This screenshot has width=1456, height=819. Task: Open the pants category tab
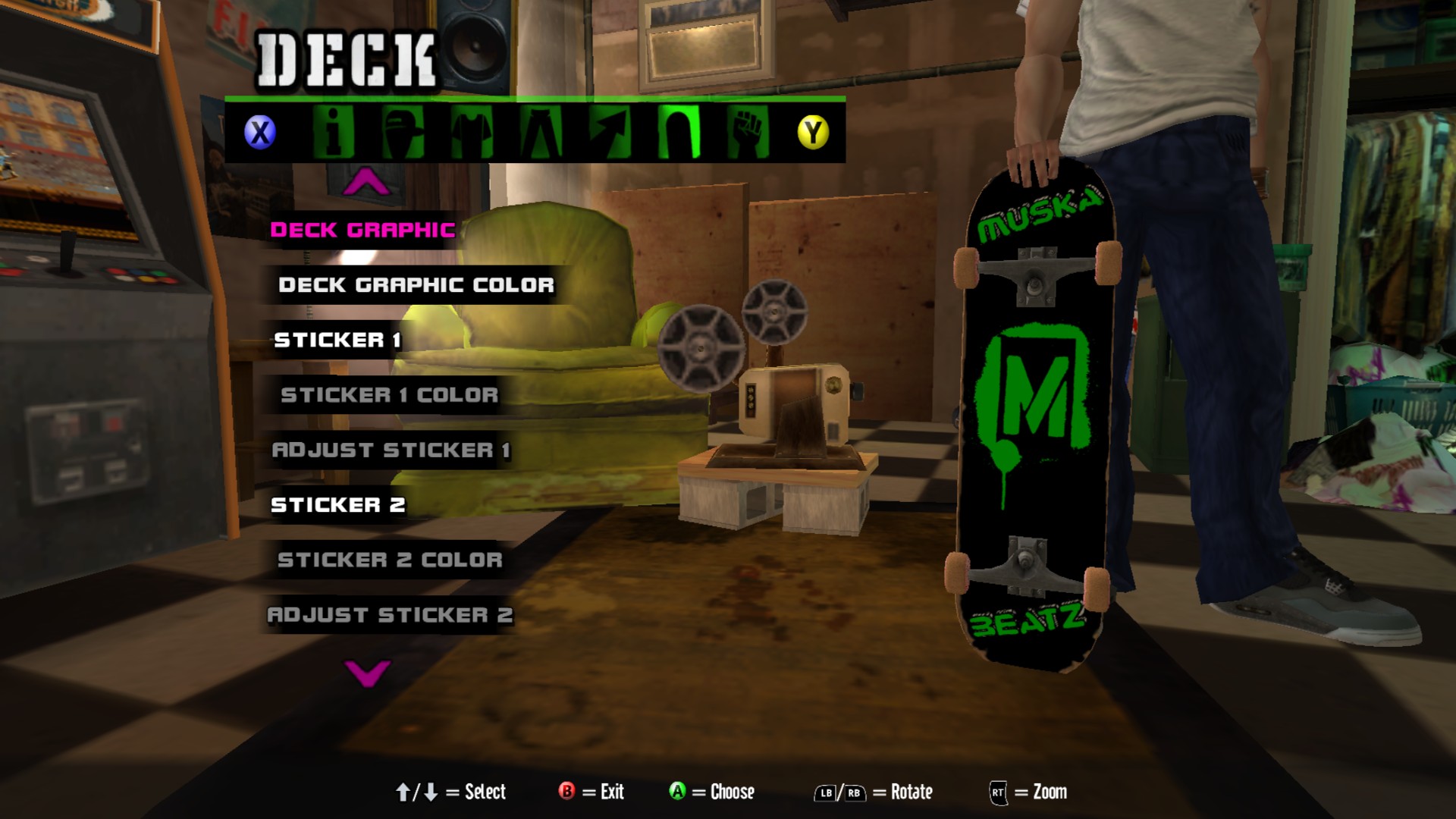click(541, 132)
